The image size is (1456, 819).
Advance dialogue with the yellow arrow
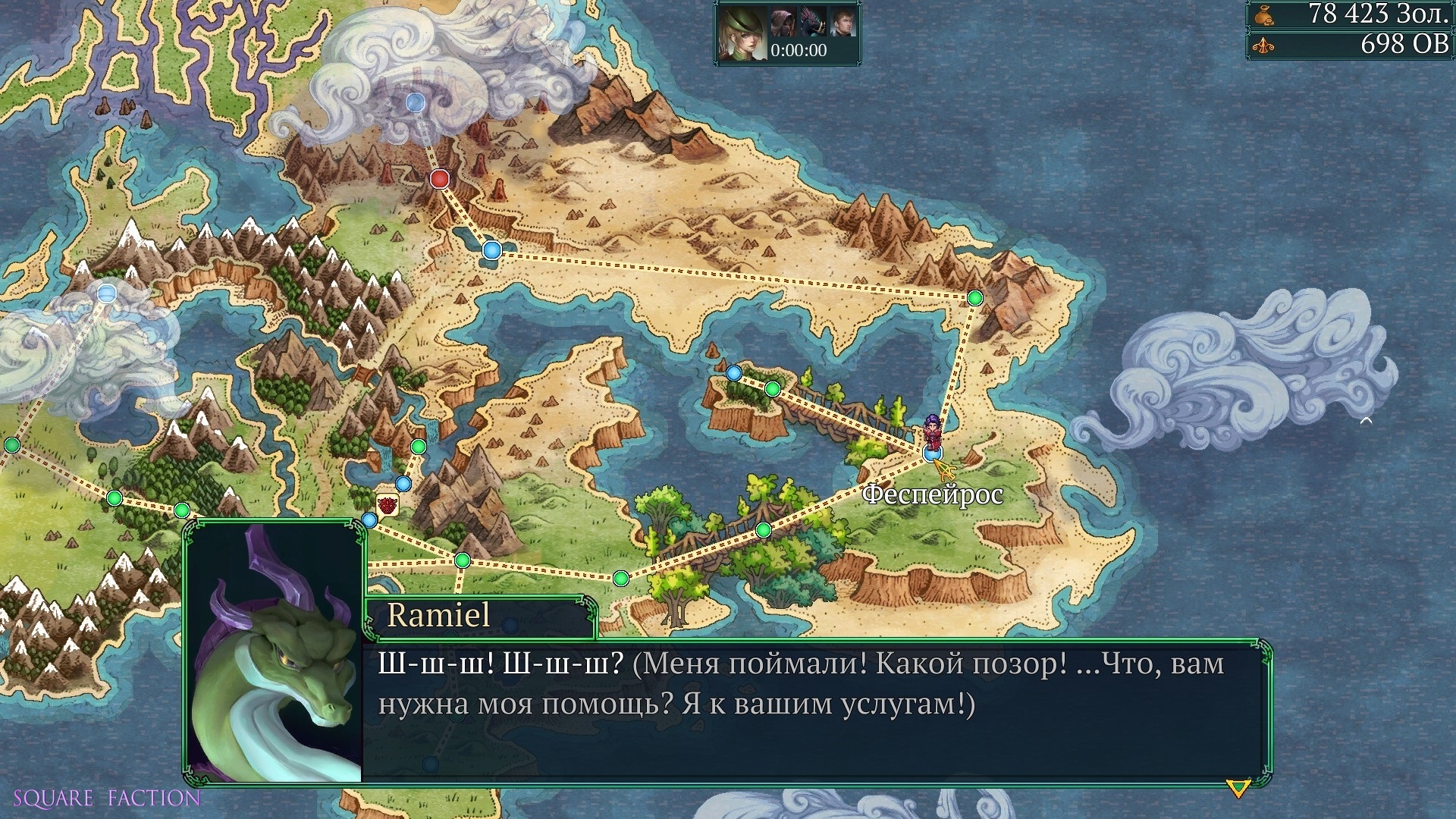[1238, 789]
